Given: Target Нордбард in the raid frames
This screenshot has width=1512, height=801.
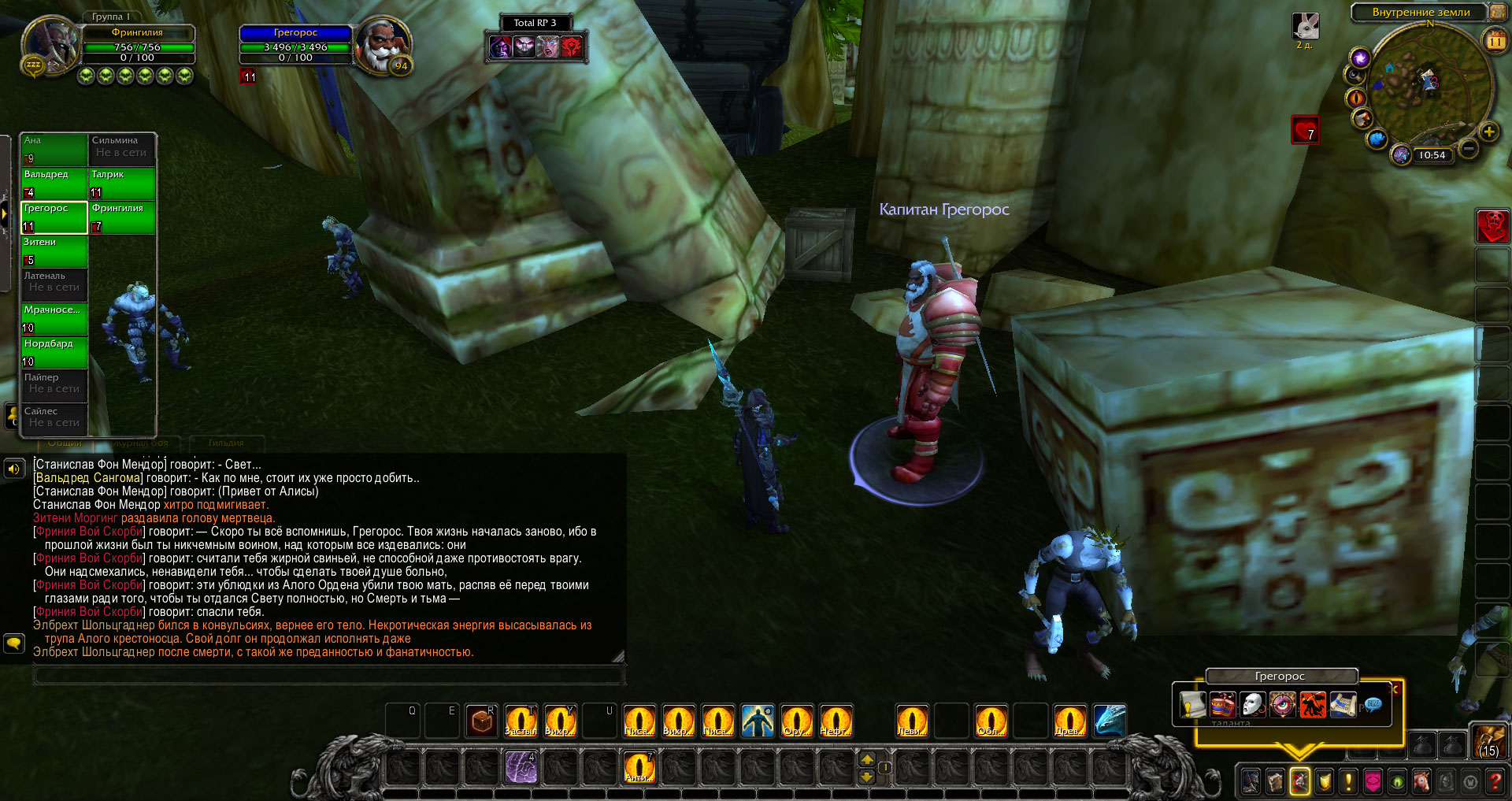Looking at the screenshot, I should coord(54,353).
